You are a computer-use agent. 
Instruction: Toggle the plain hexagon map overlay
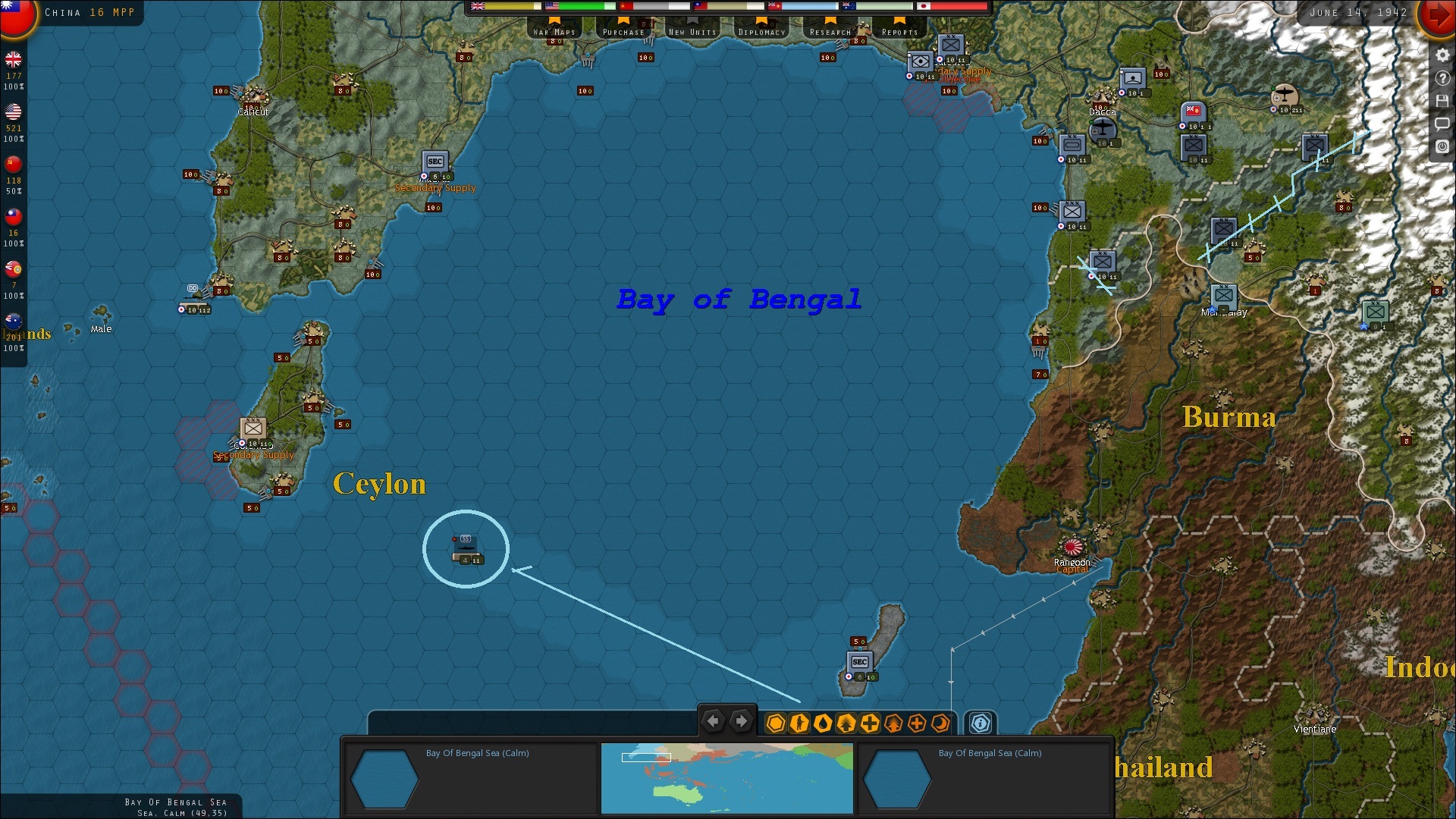(x=775, y=723)
